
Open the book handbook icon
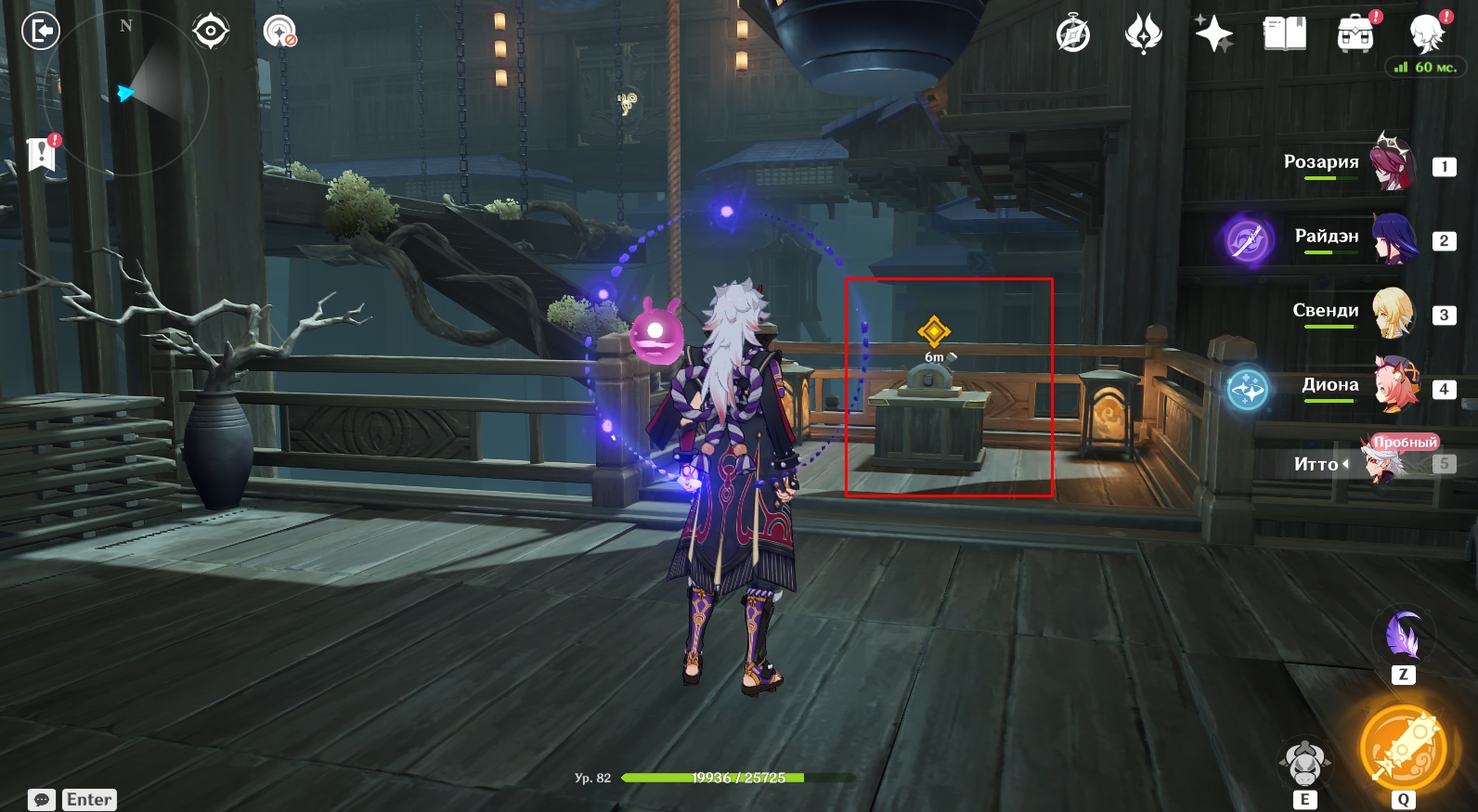(1285, 35)
